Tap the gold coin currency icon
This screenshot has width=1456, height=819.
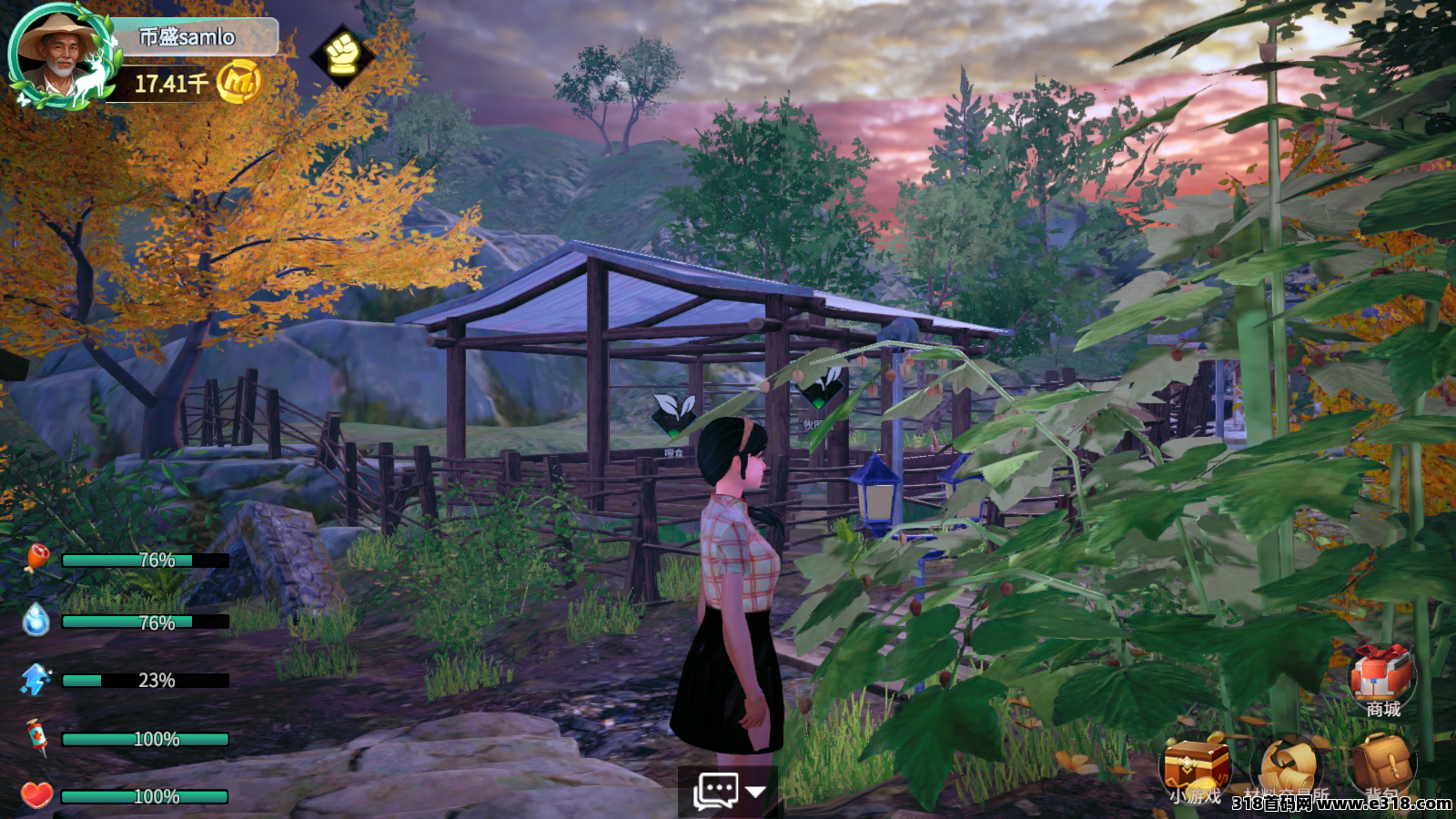[239, 82]
